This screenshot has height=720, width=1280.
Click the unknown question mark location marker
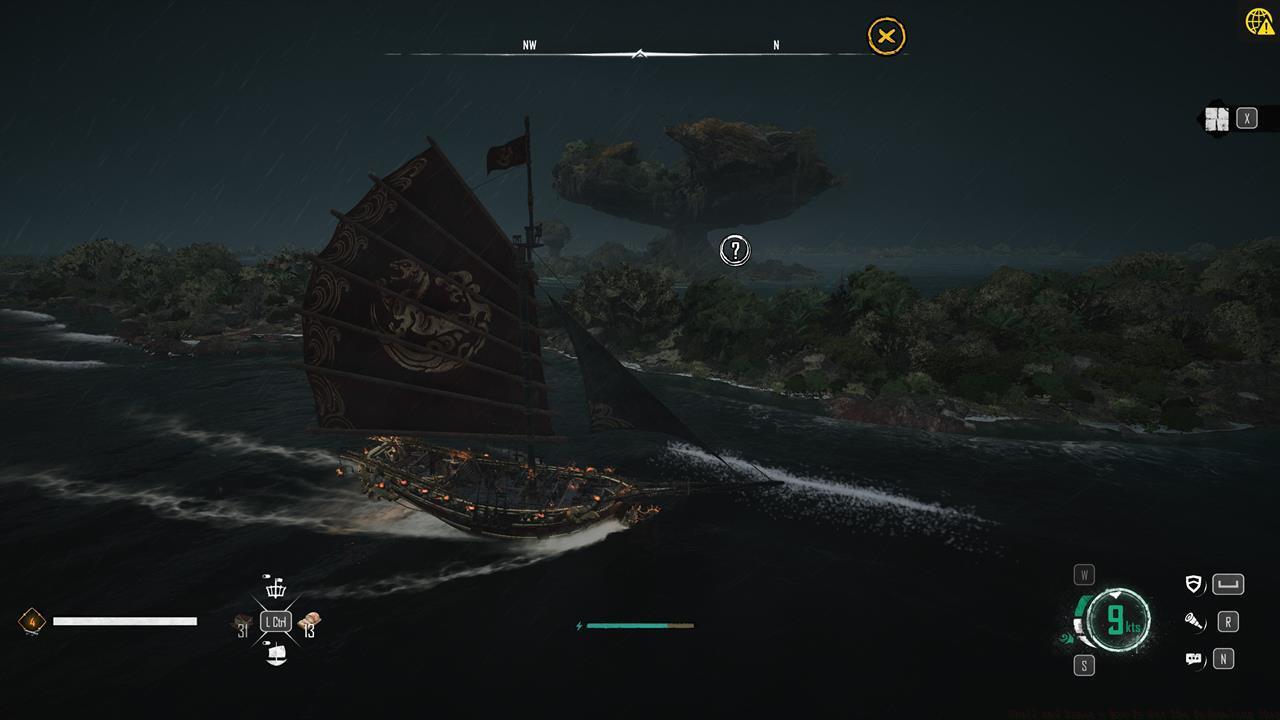tap(734, 249)
